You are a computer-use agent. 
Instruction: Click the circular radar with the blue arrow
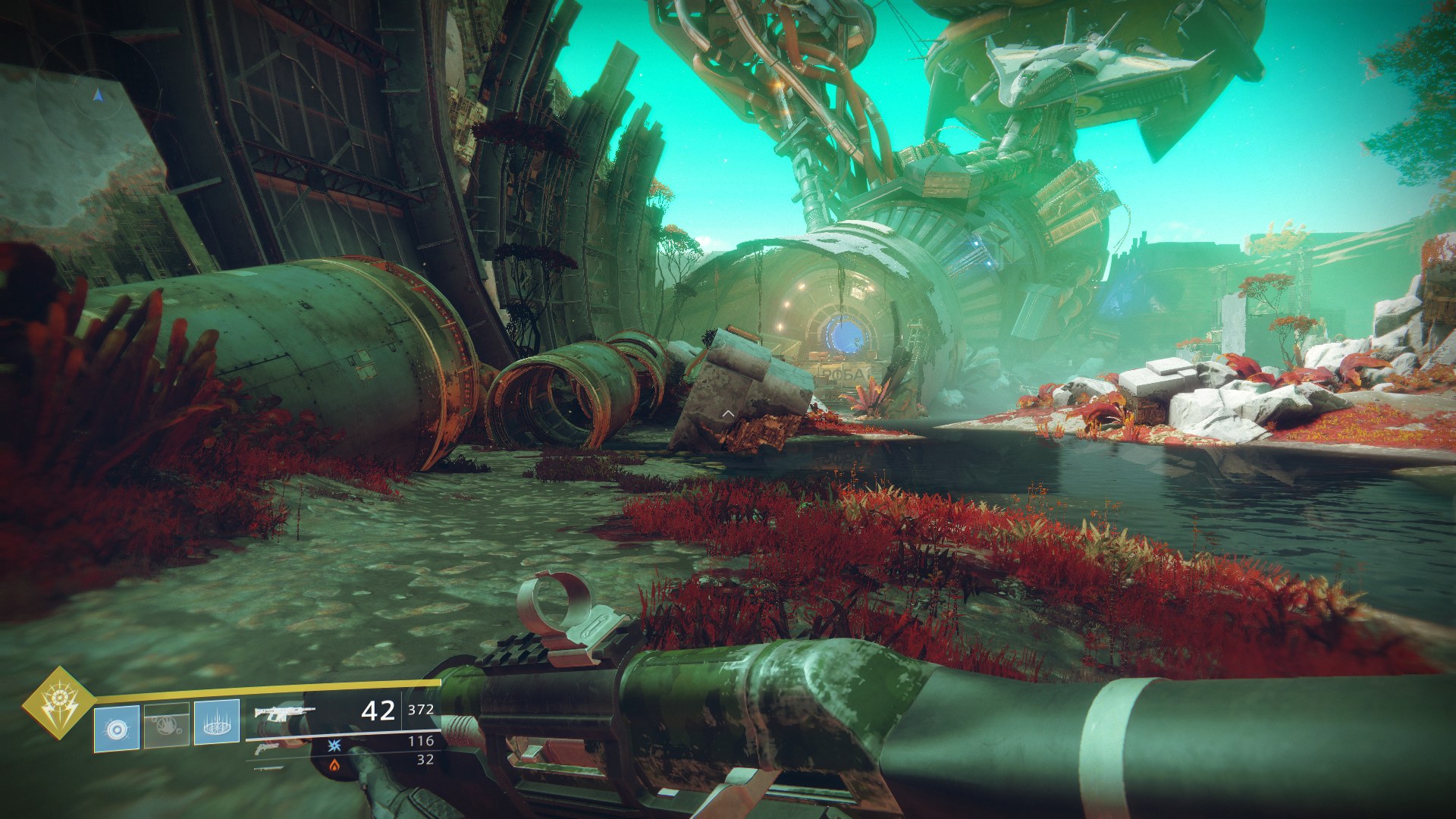[97, 94]
